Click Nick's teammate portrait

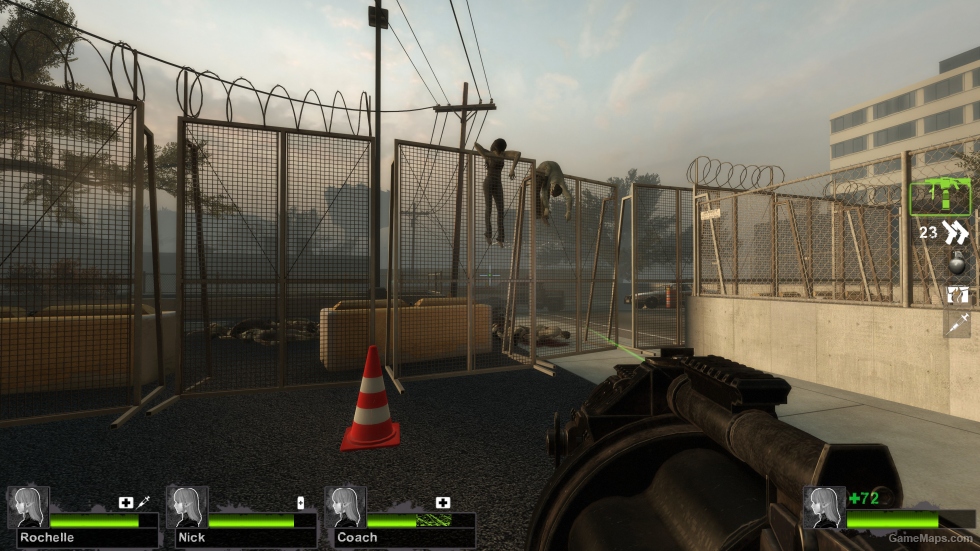pos(187,507)
